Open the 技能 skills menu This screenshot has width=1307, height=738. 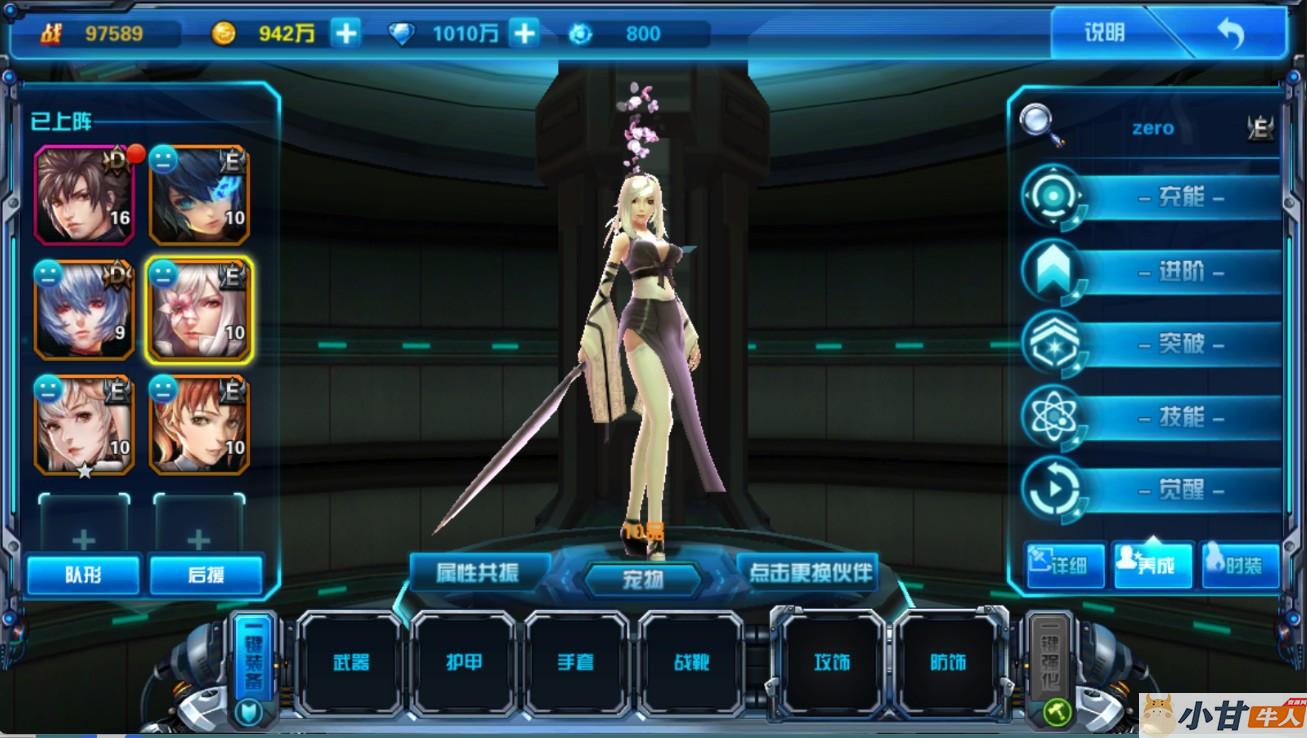(1180, 417)
